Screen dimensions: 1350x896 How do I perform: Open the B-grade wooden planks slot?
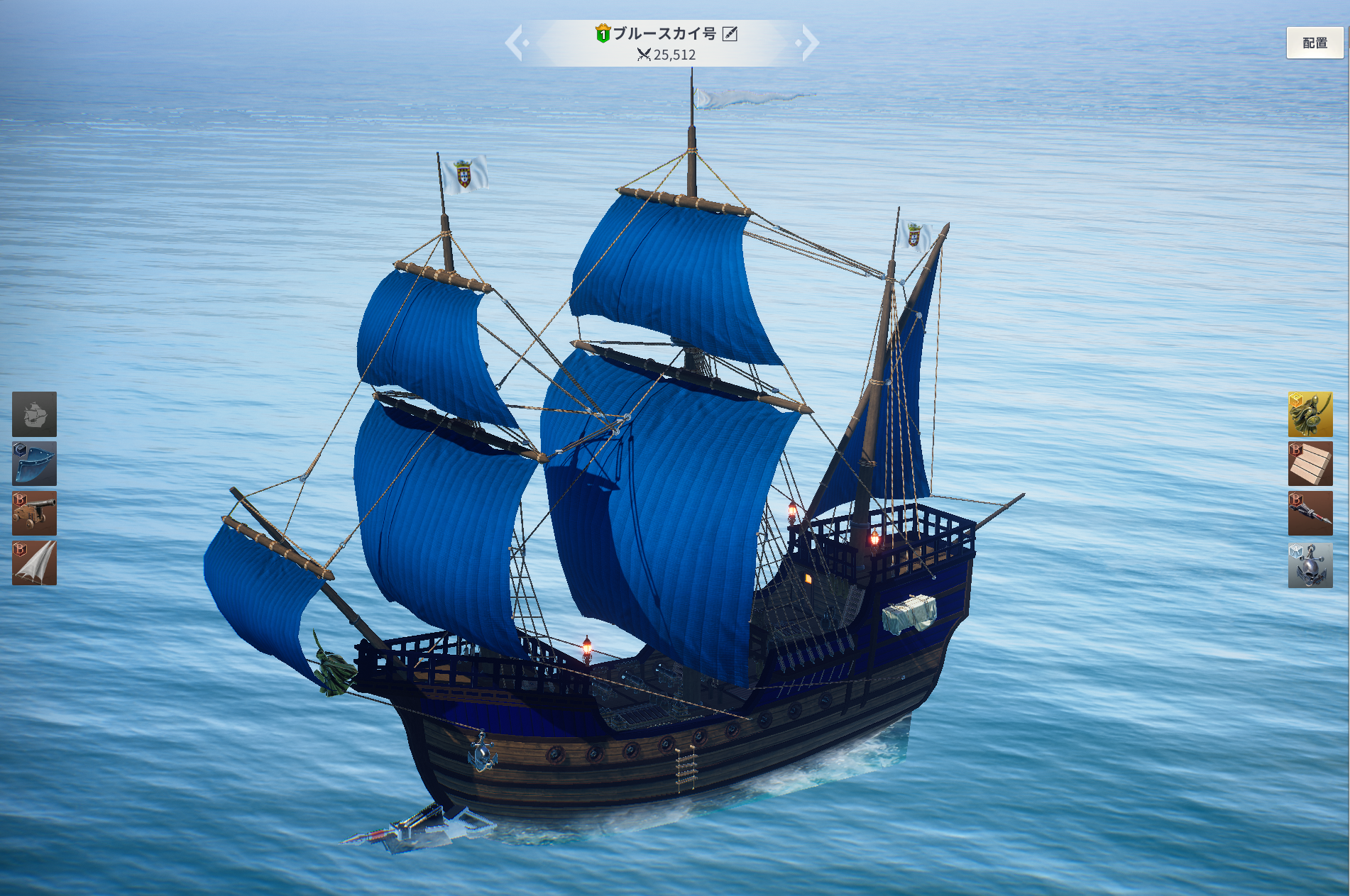pyautogui.click(x=1310, y=464)
